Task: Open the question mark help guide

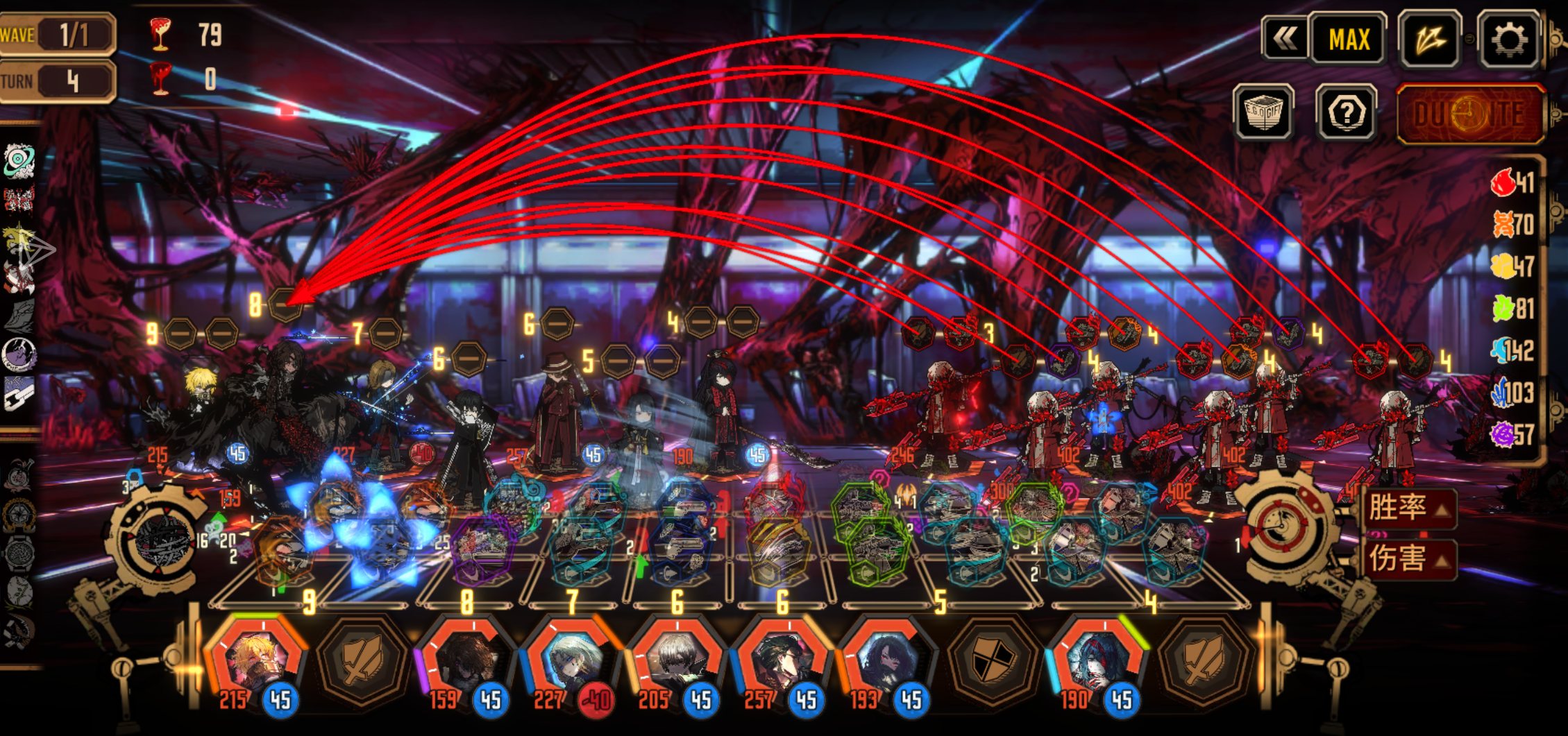Action: coord(1346,112)
